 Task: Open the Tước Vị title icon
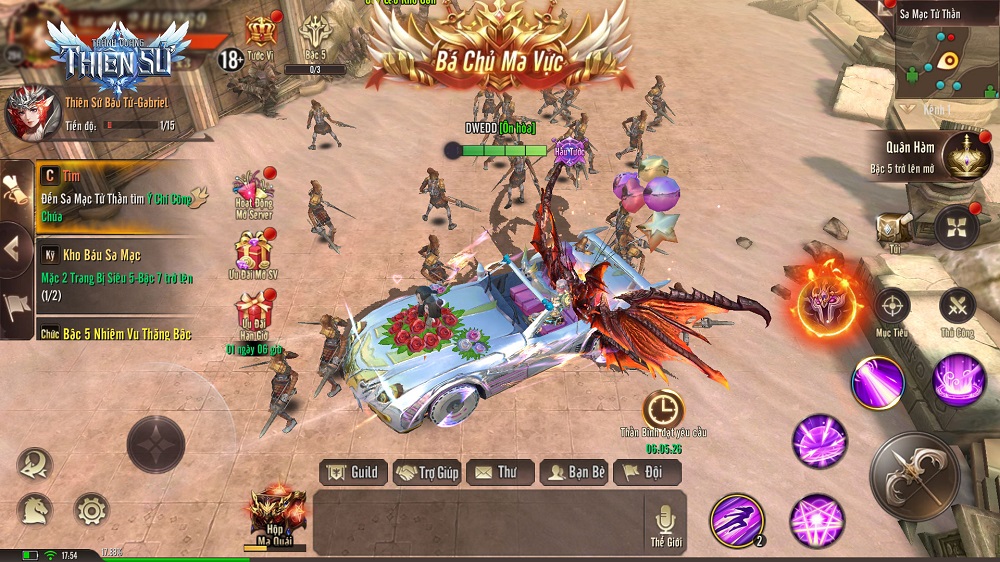click(x=262, y=35)
